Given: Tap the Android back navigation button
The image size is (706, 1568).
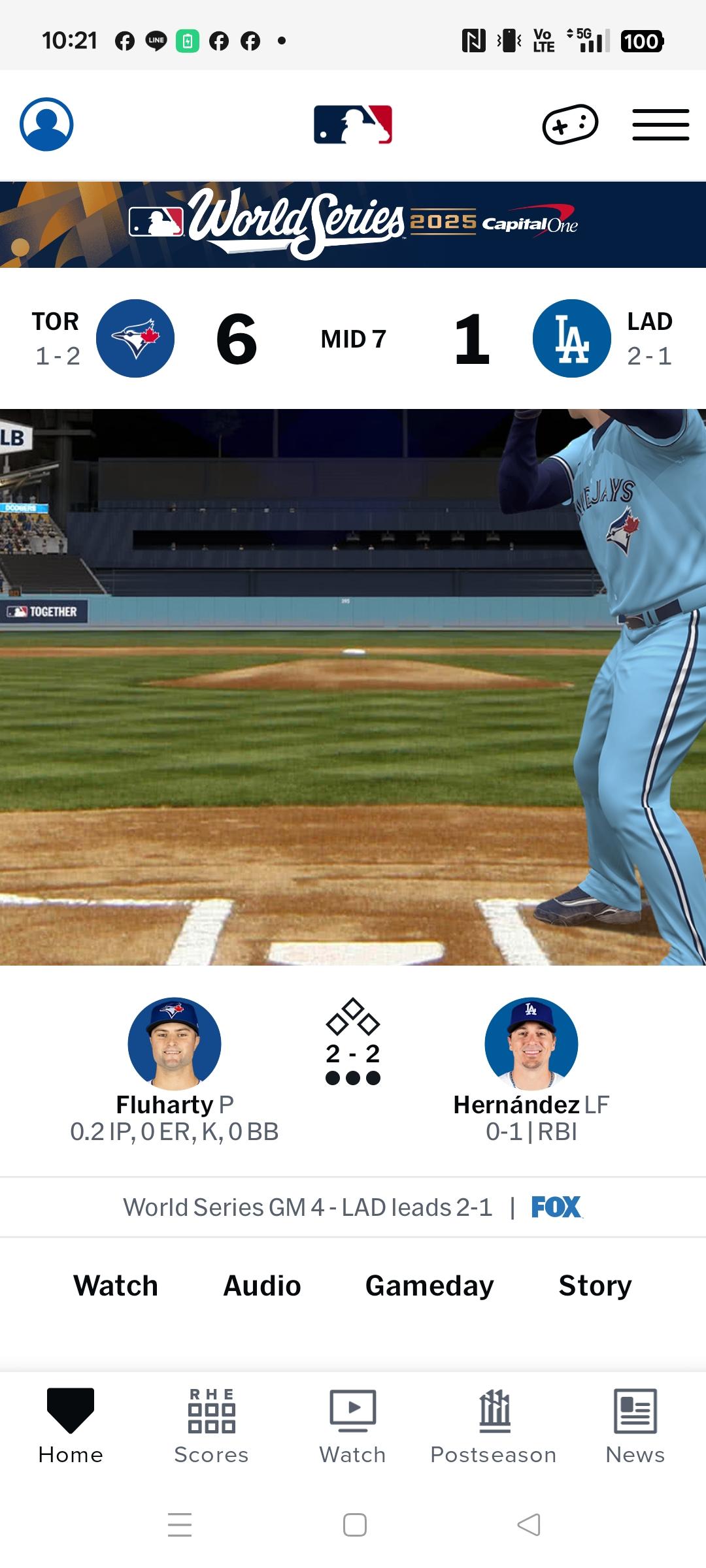Looking at the screenshot, I should [x=529, y=1525].
